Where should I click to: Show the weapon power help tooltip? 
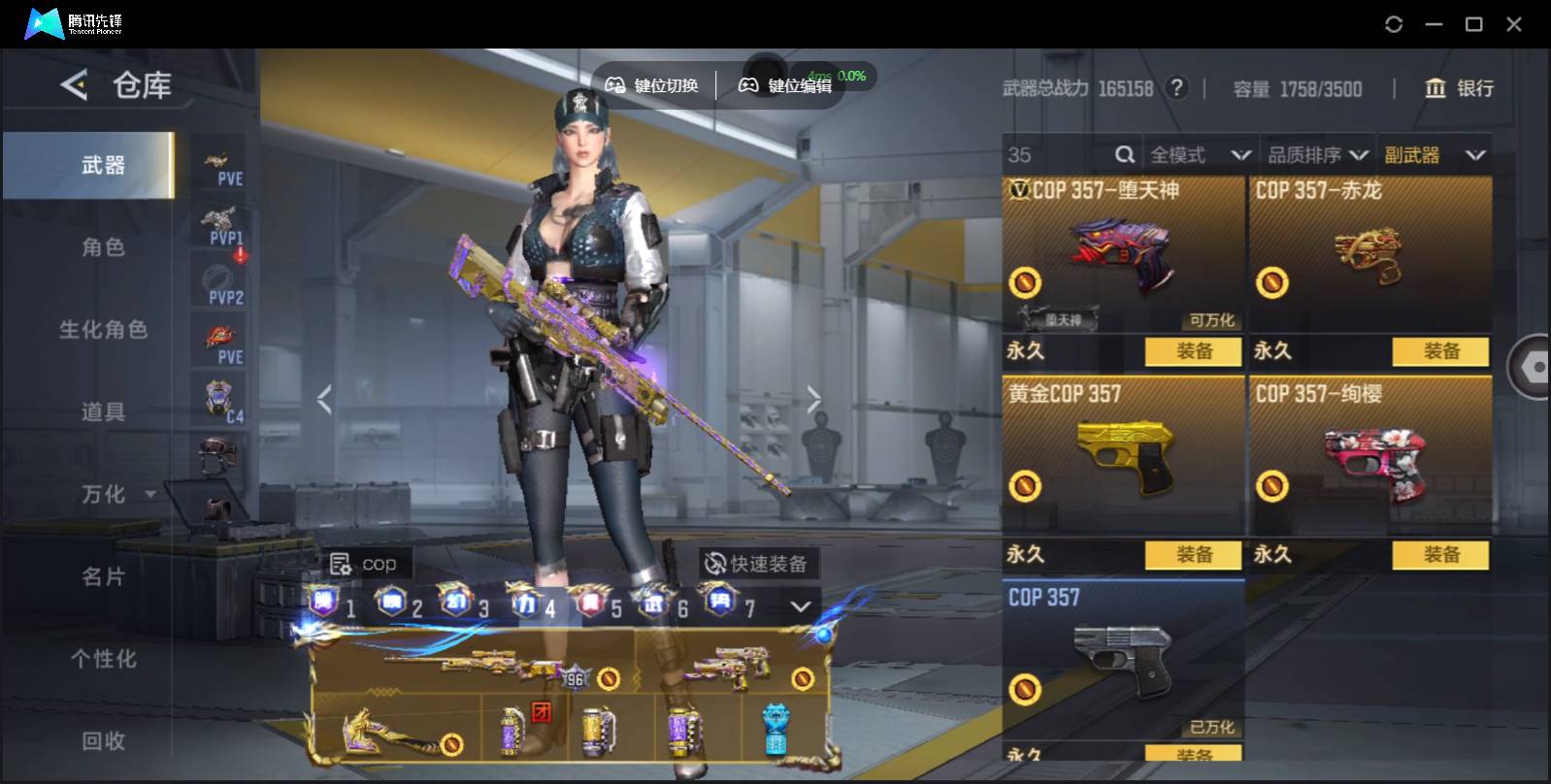click(1177, 88)
